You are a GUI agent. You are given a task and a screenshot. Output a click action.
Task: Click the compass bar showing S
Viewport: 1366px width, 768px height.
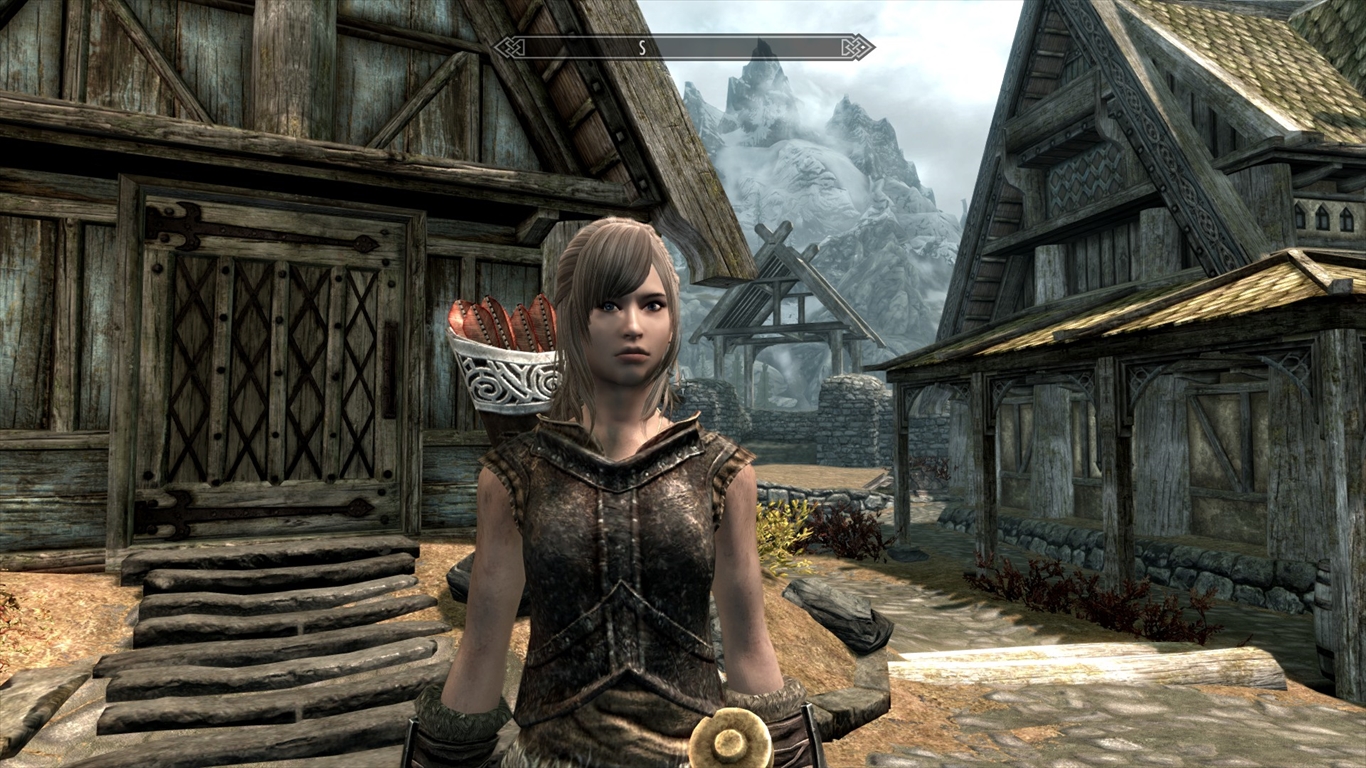(x=684, y=47)
